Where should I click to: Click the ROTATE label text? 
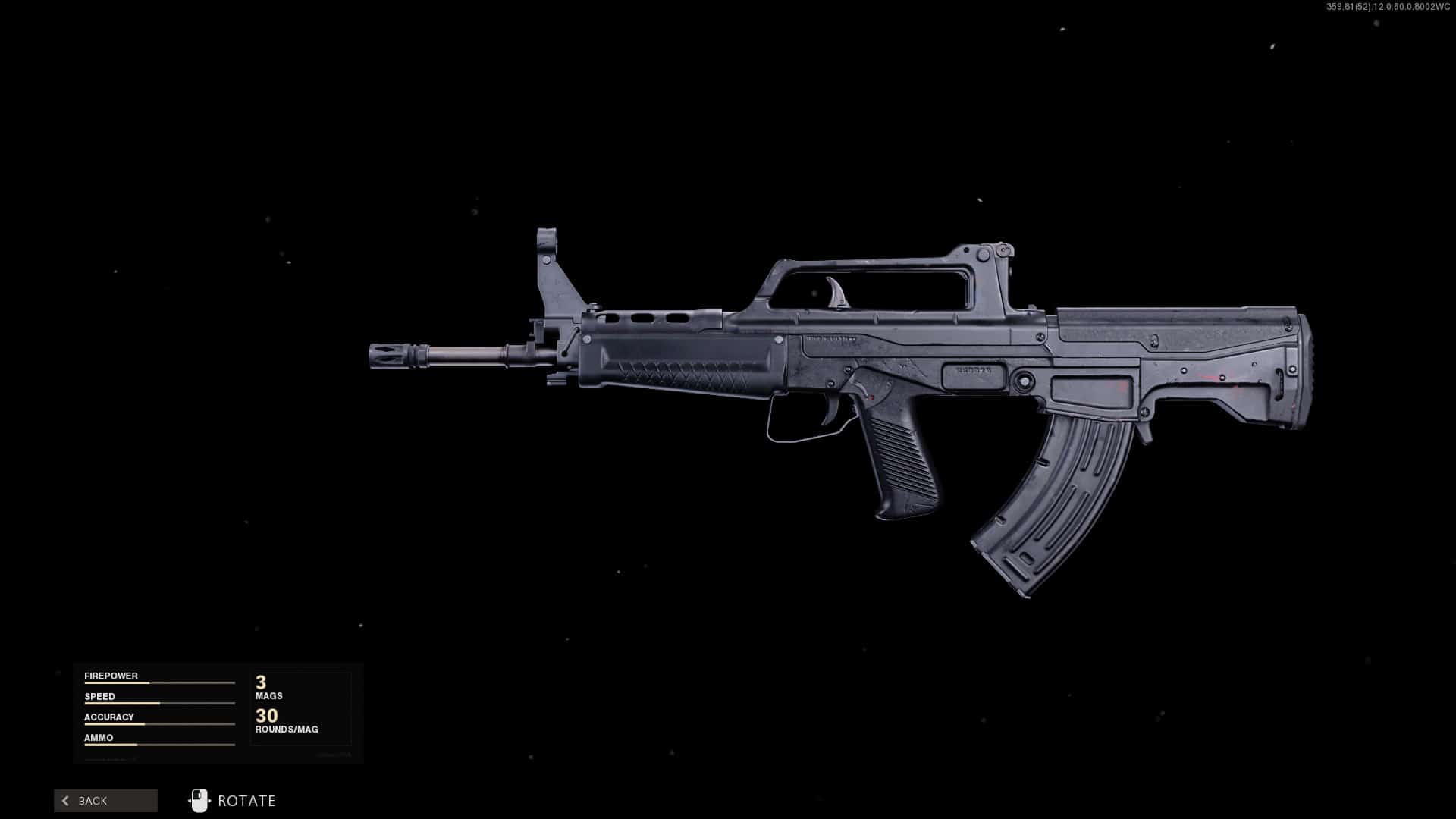(x=246, y=800)
